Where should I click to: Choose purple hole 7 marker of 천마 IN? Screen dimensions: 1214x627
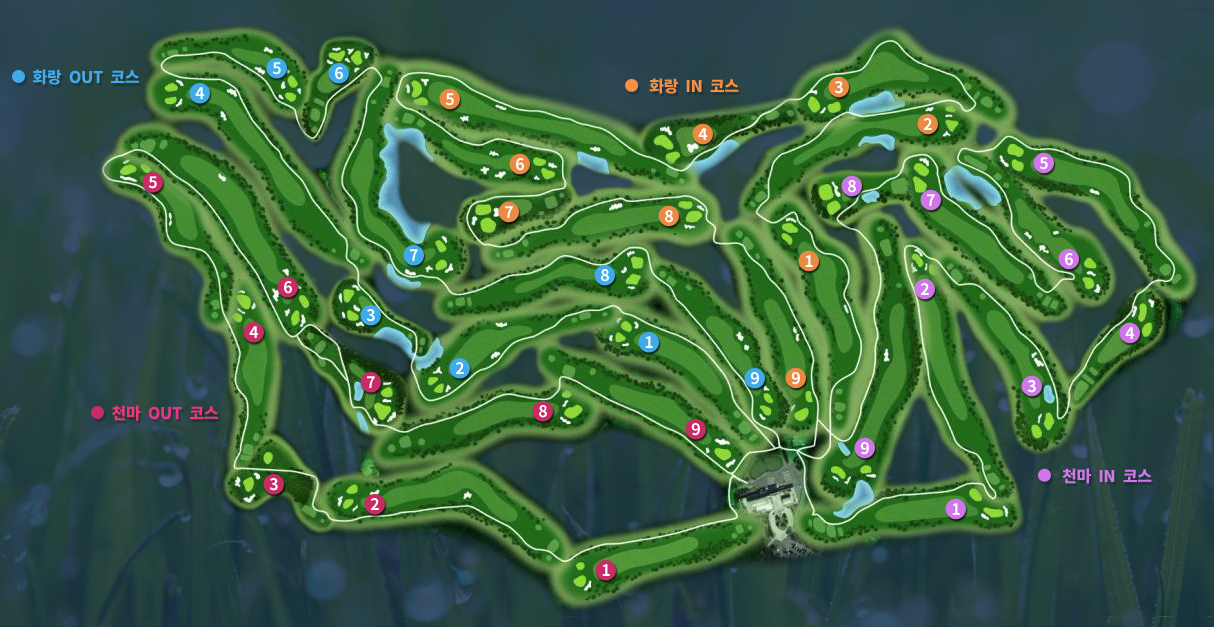coord(931,200)
